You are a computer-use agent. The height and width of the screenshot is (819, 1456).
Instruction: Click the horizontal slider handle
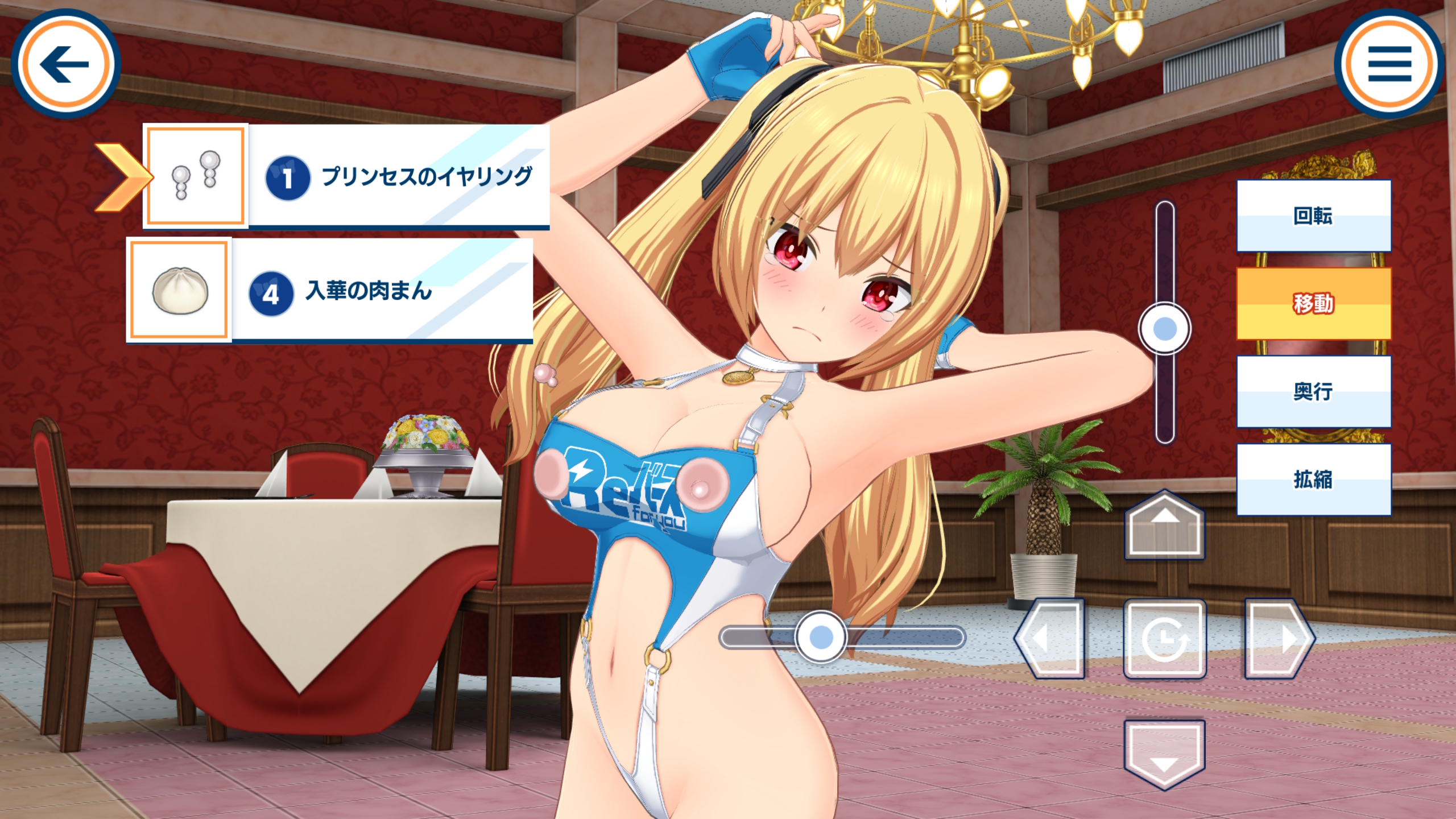click(820, 637)
